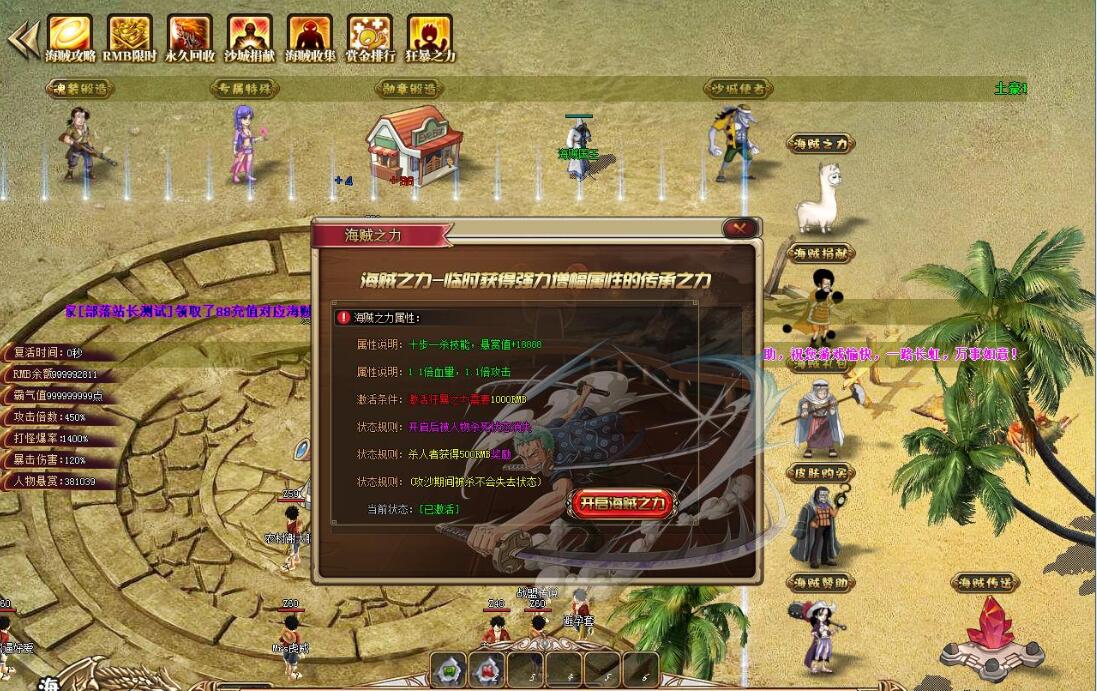1097x691 pixels.
Task: Click the 开启海贼之力 button
Action: 622,503
